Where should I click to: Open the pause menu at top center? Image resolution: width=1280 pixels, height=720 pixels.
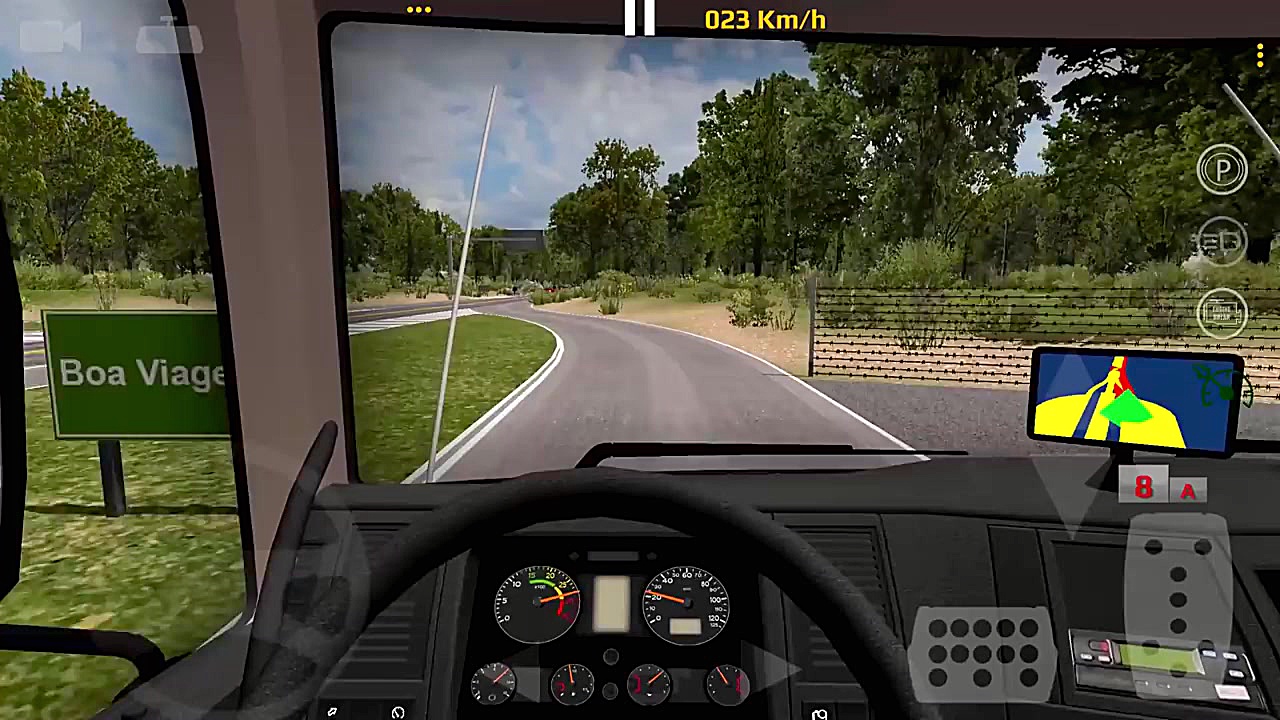[639, 16]
